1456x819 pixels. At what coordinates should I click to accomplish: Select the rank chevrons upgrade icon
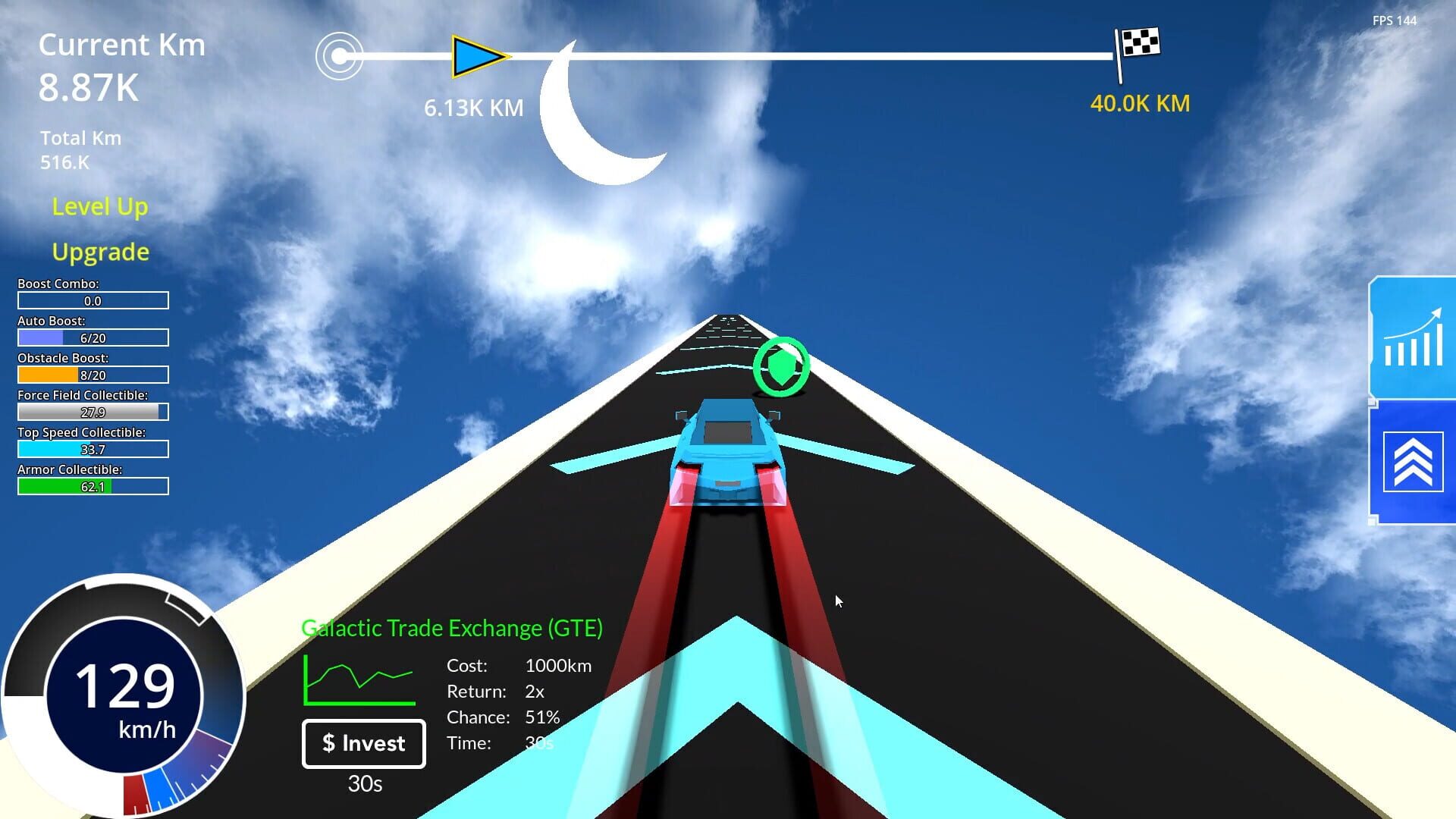pos(1414,461)
